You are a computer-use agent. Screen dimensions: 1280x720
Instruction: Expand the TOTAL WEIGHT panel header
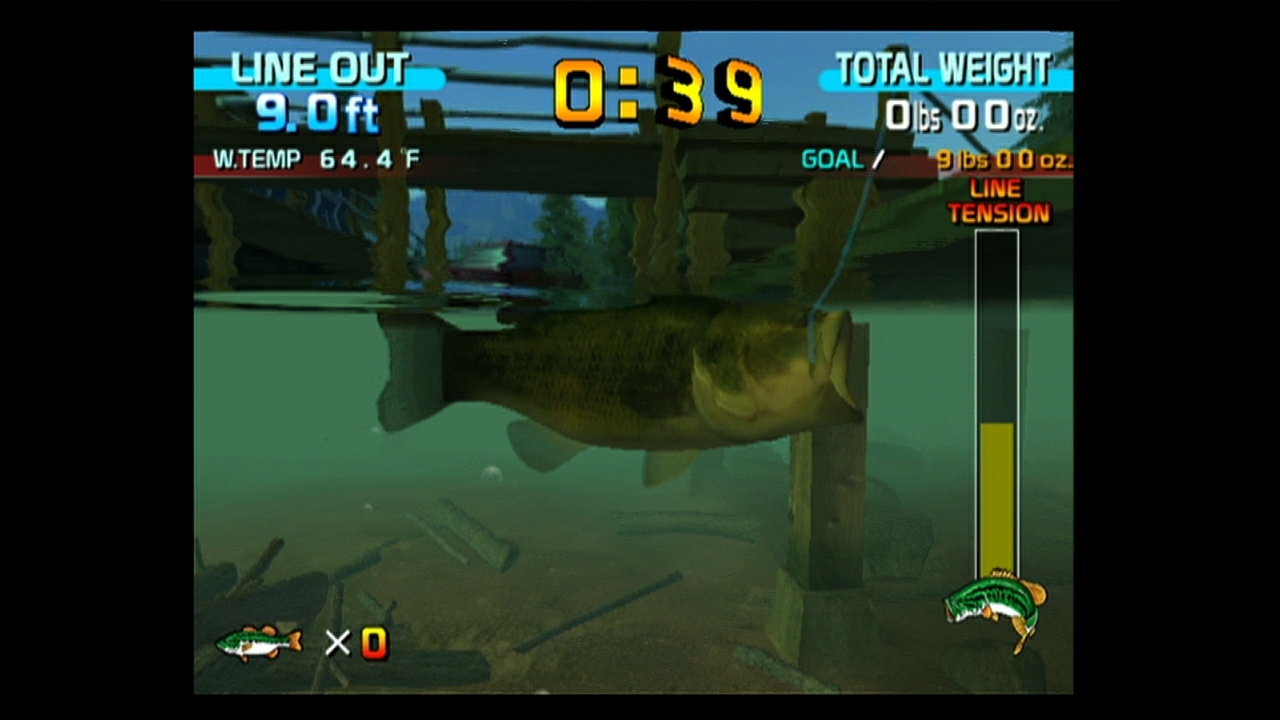[945, 68]
